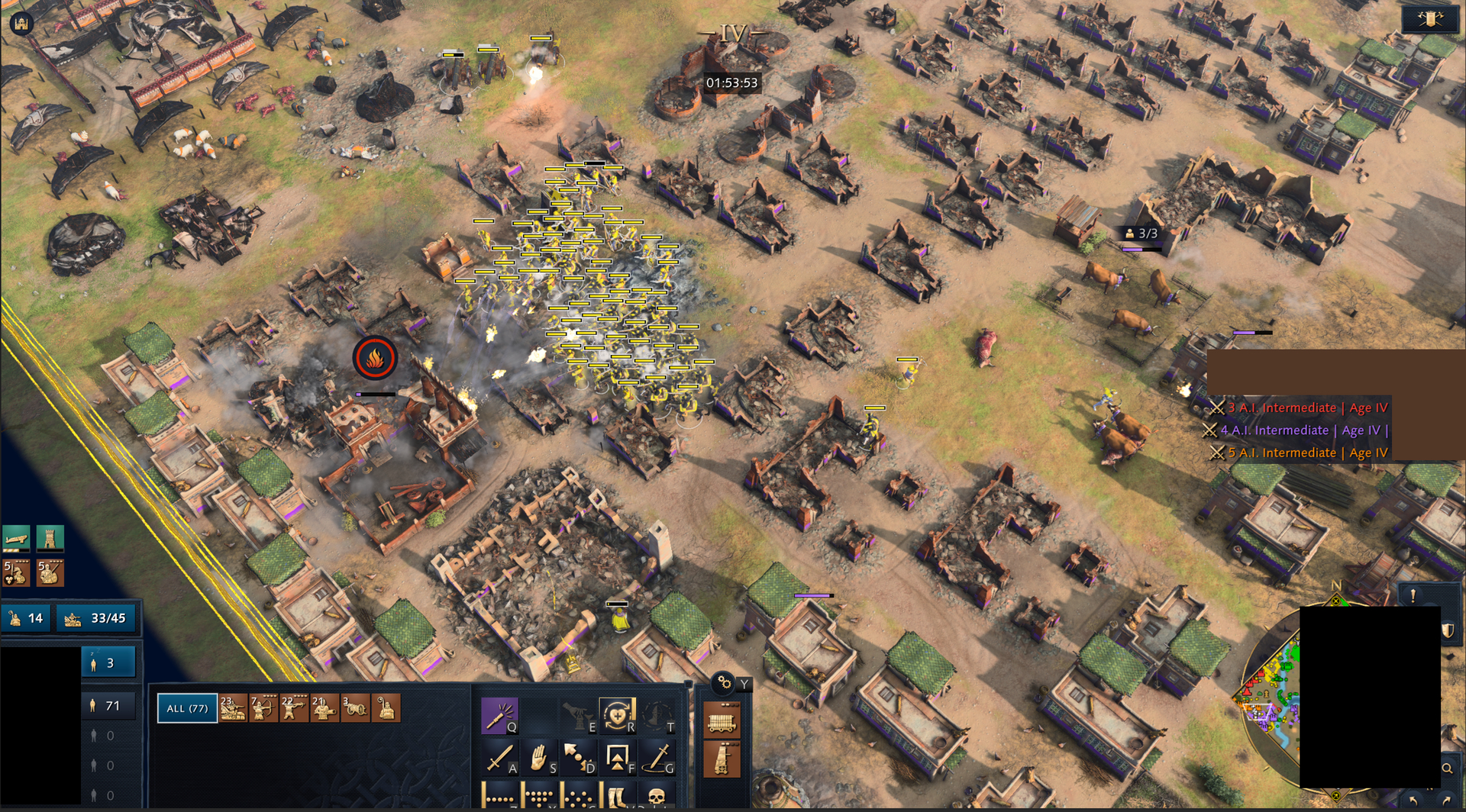This screenshot has width=1466, height=812.
Task: Activate the heart healing ability
Action: [617, 716]
